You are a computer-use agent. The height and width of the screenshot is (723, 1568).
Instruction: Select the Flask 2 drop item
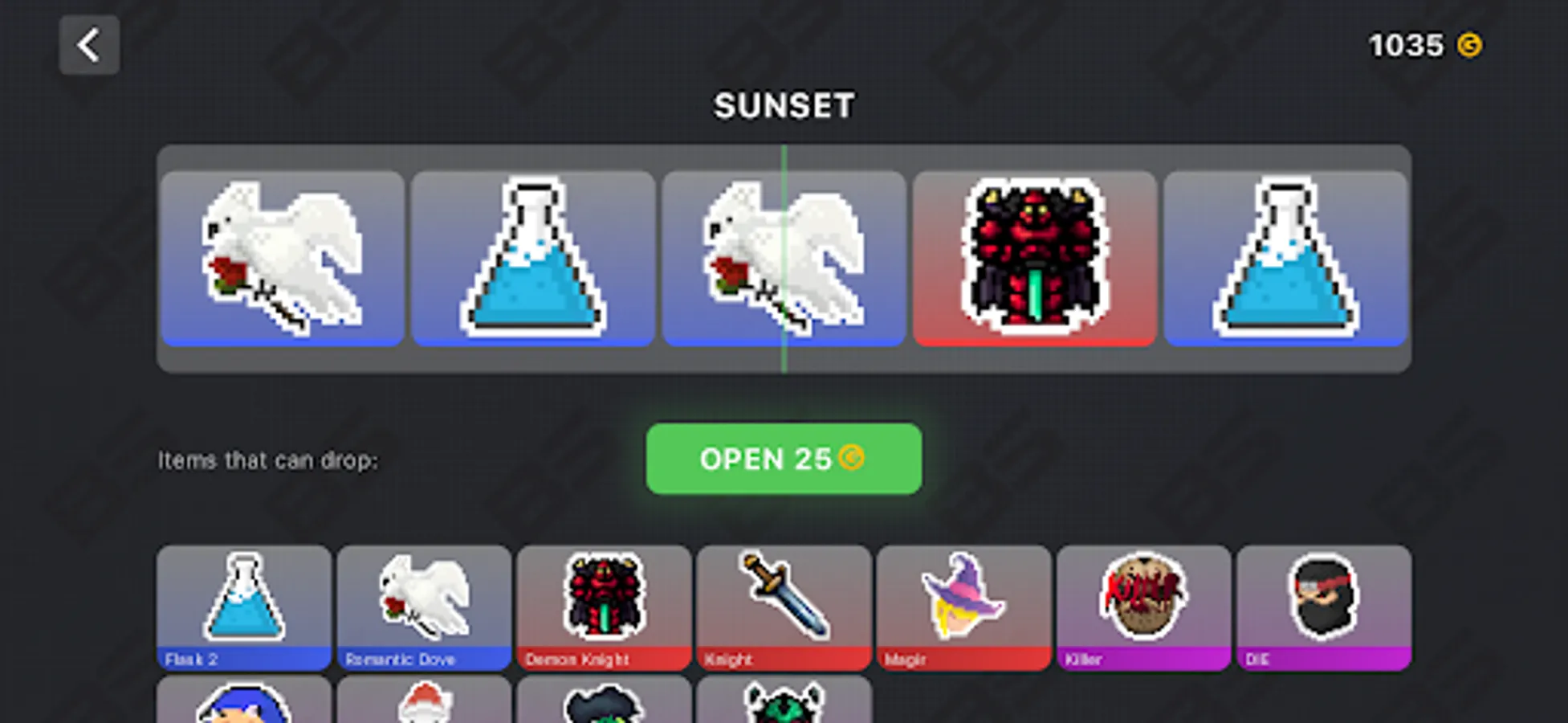[242, 607]
